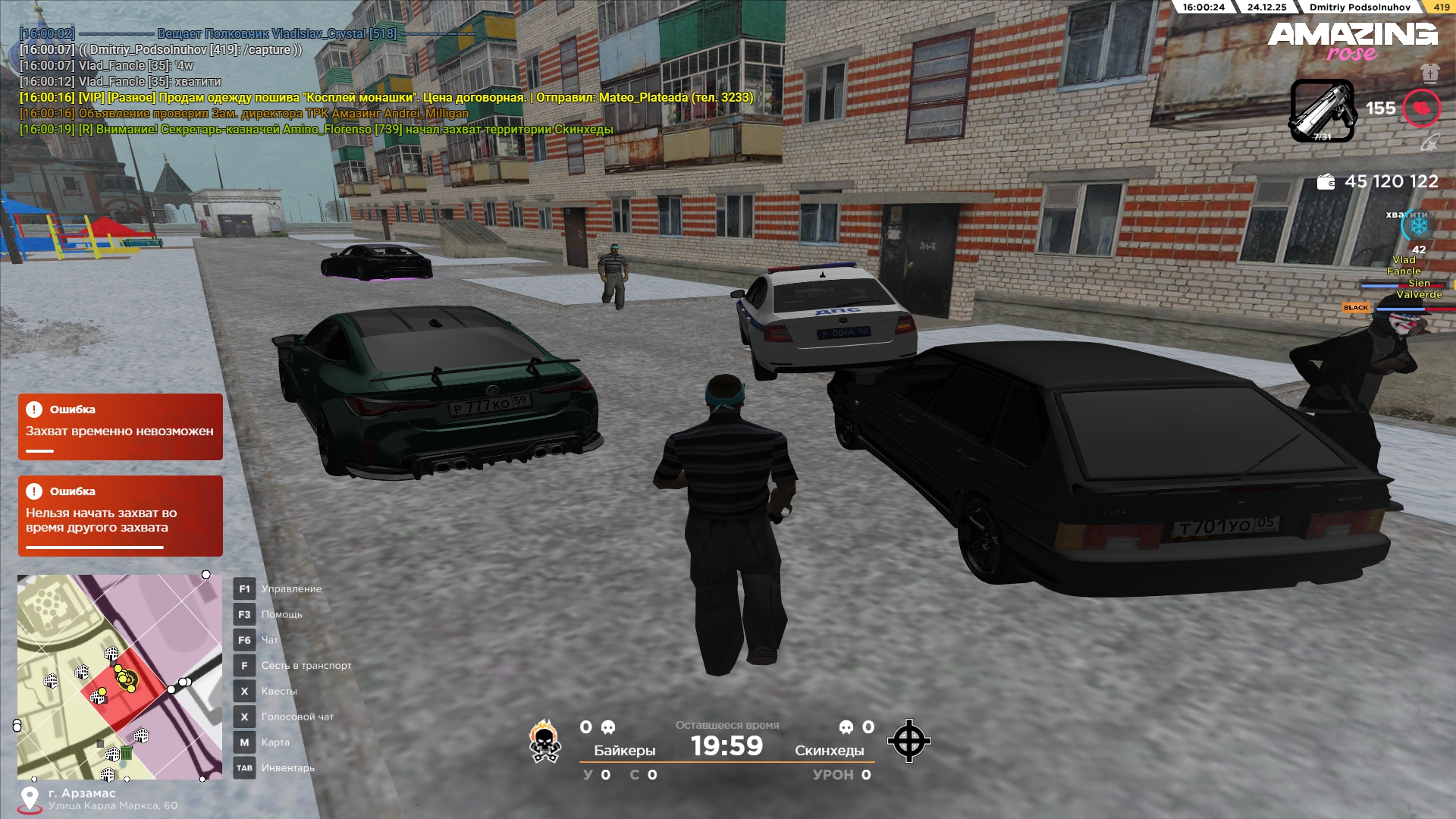Open the minimap

(120, 676)
